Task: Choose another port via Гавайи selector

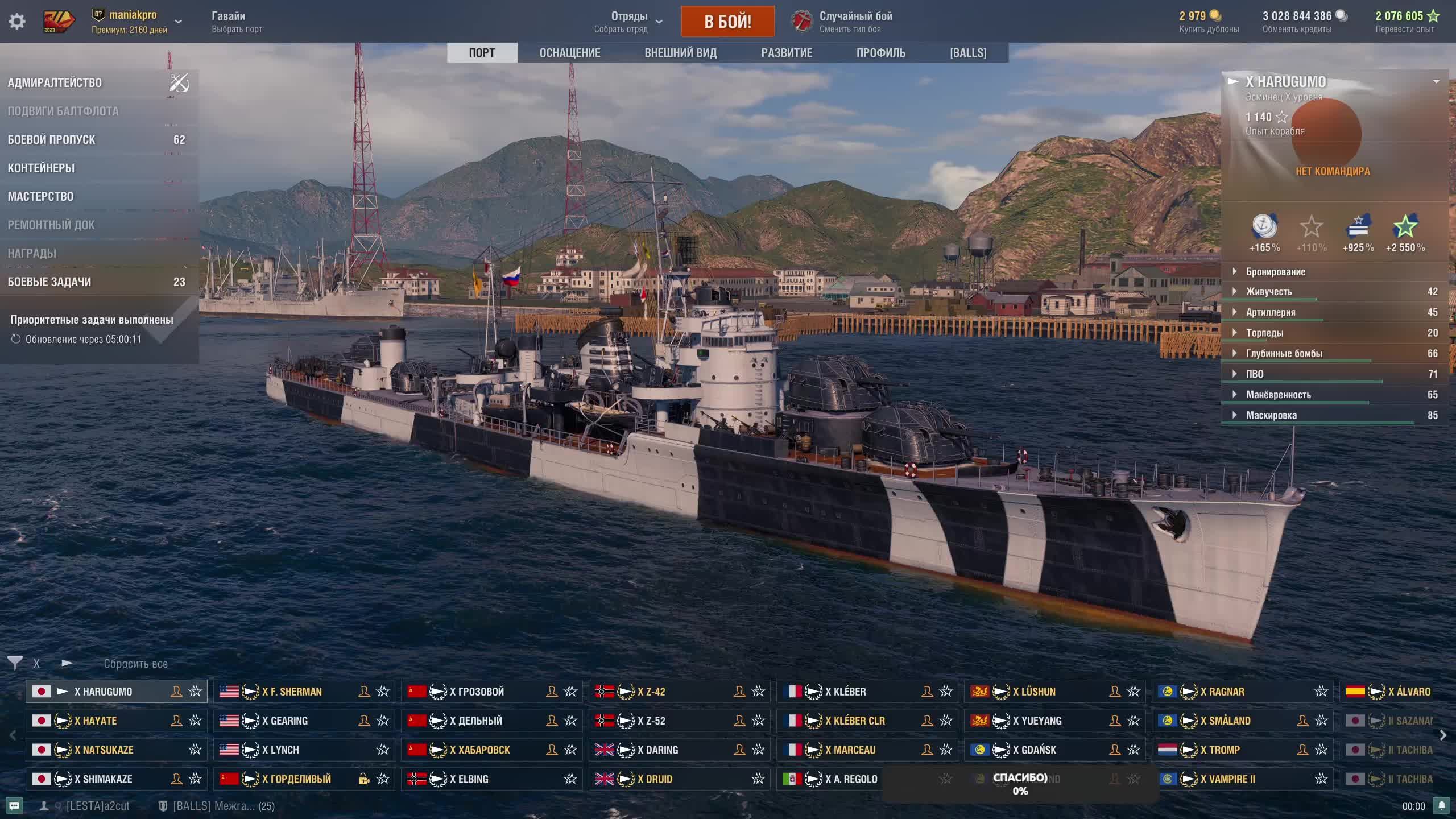Action: point(237,22)
